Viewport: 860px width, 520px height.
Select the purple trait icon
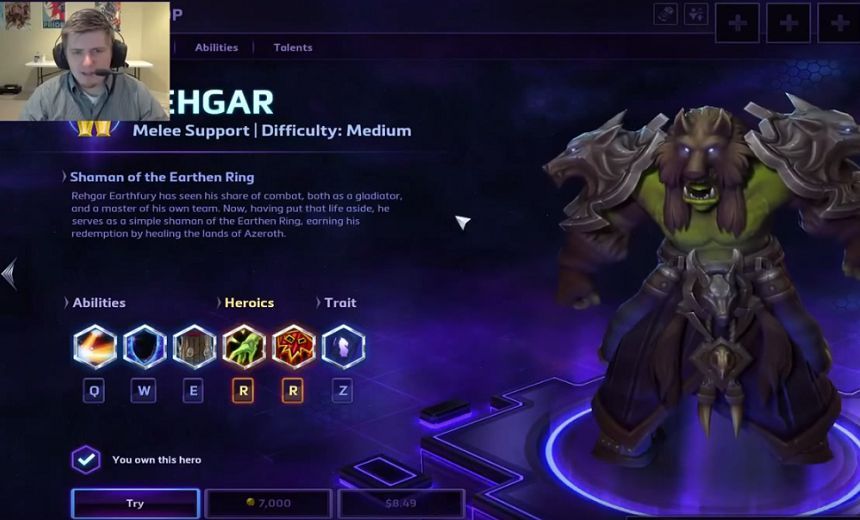coord(343,347)
